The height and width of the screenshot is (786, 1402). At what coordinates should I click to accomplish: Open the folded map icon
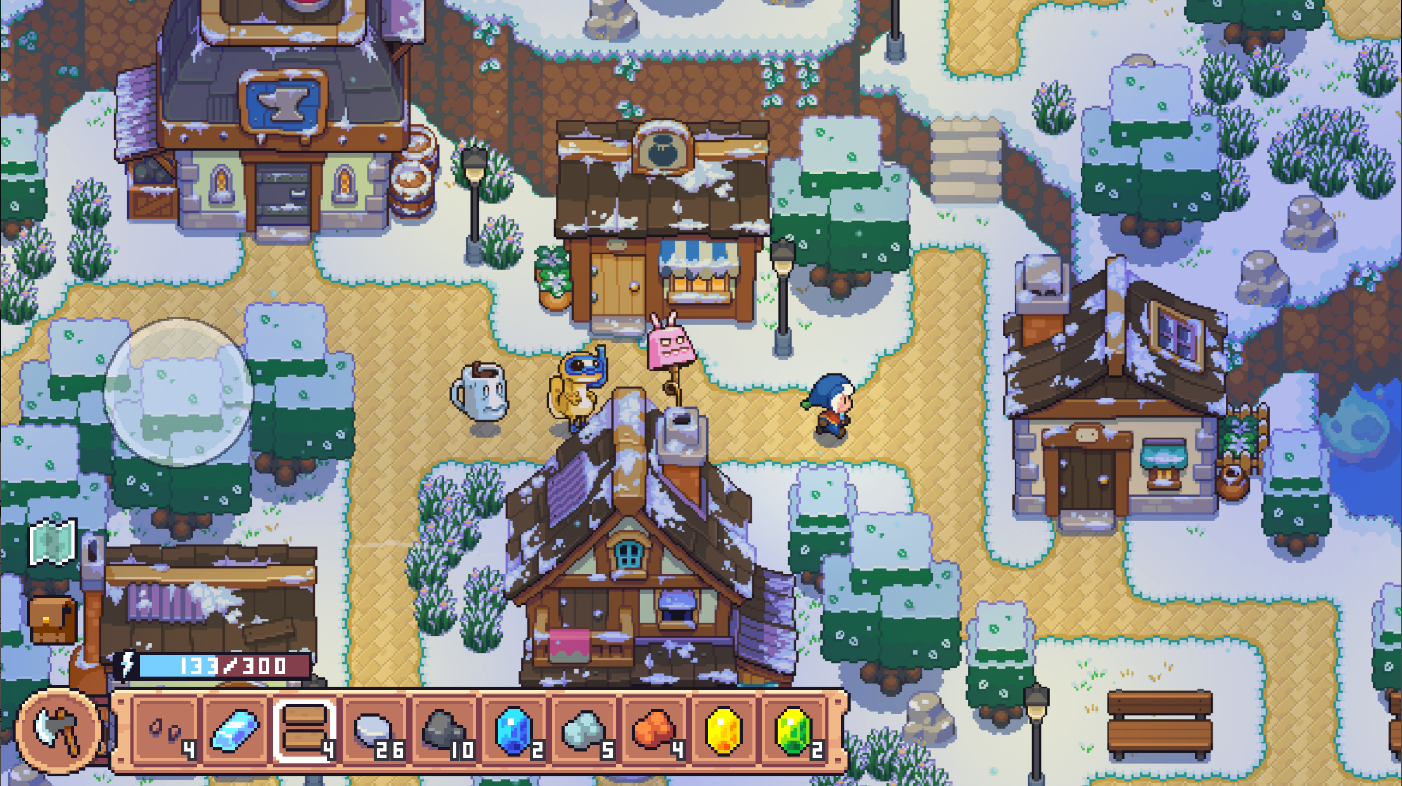52,541
